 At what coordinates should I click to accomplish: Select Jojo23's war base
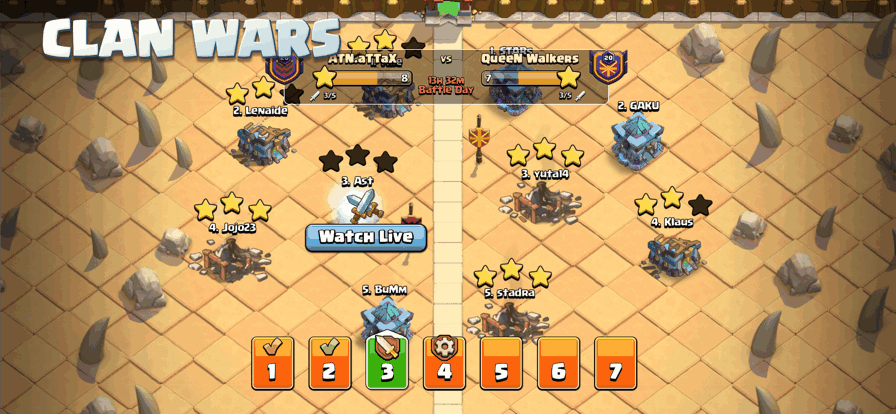[x=231, y=258]
